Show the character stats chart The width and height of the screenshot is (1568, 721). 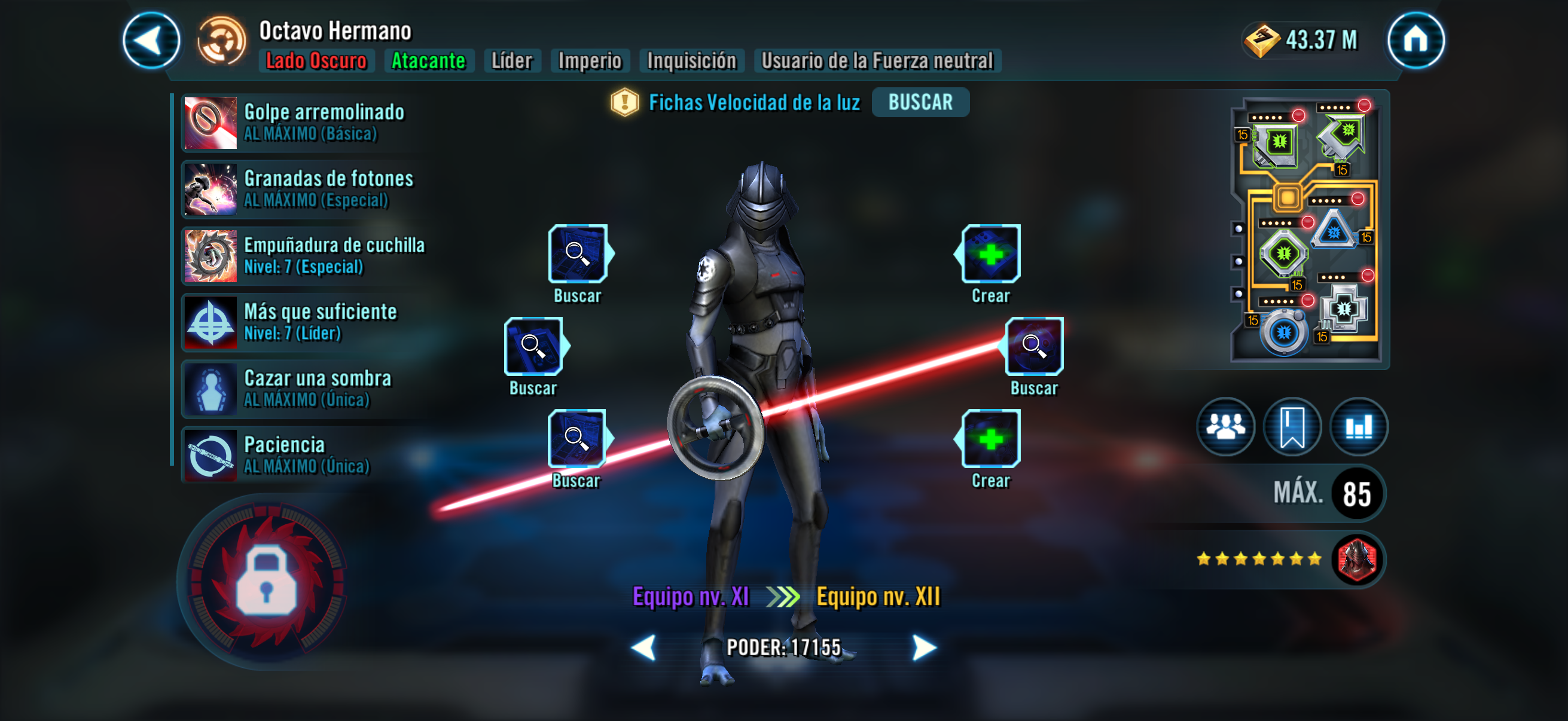coord(1358,426)
